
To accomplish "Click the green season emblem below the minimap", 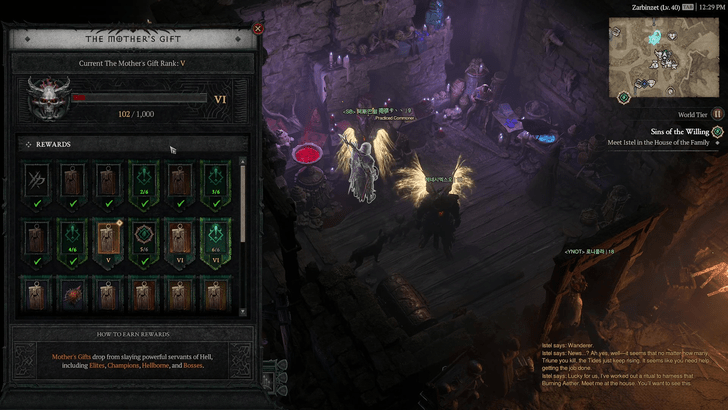I will (x=624, y=97).
